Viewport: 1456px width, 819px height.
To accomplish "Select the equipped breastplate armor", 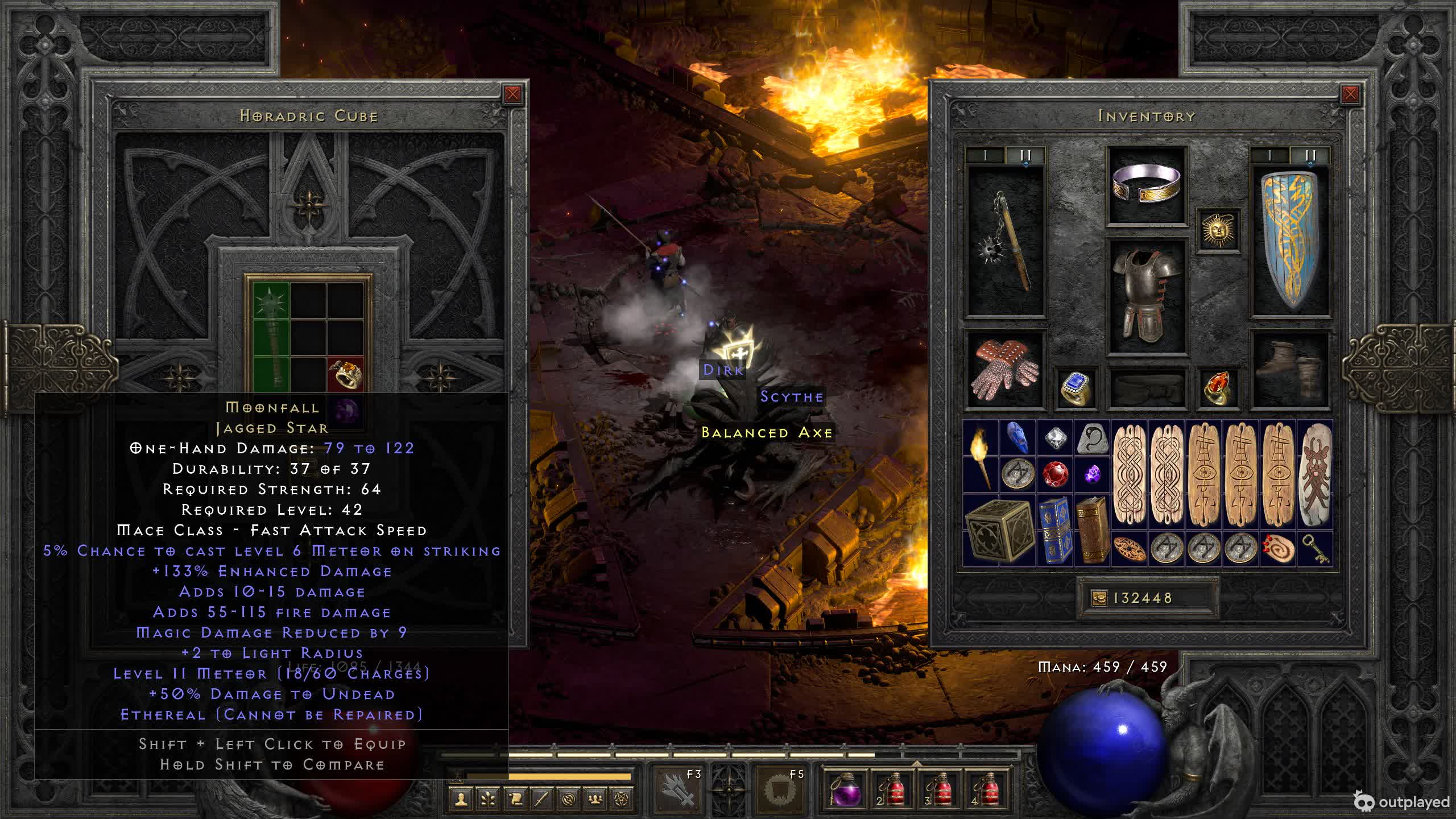I will [1146, 296].
